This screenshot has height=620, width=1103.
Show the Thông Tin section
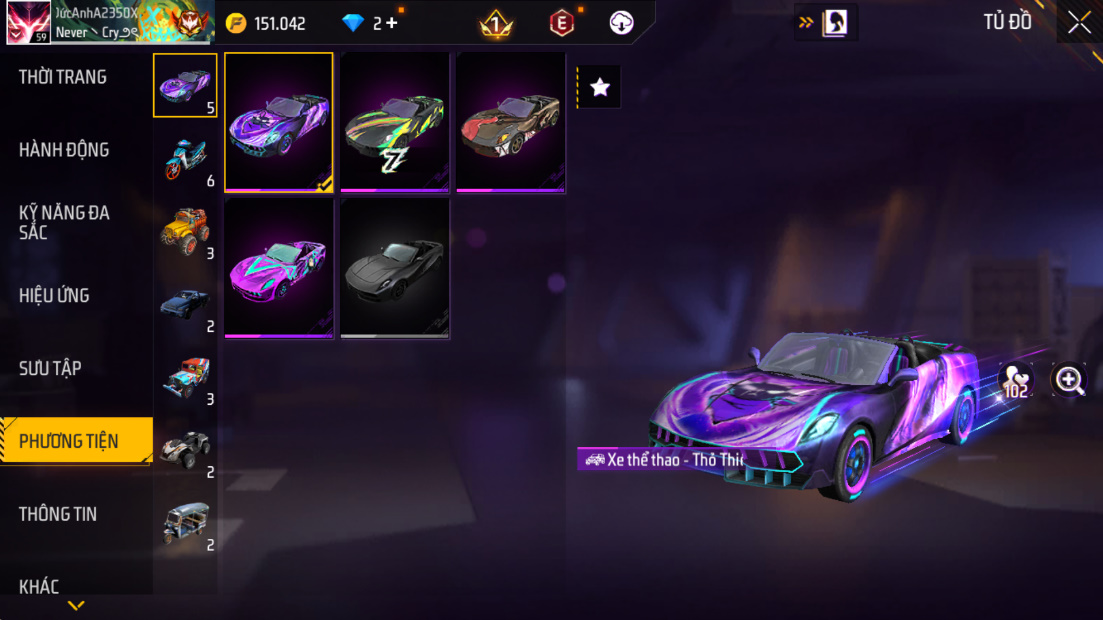pos(58,514)
